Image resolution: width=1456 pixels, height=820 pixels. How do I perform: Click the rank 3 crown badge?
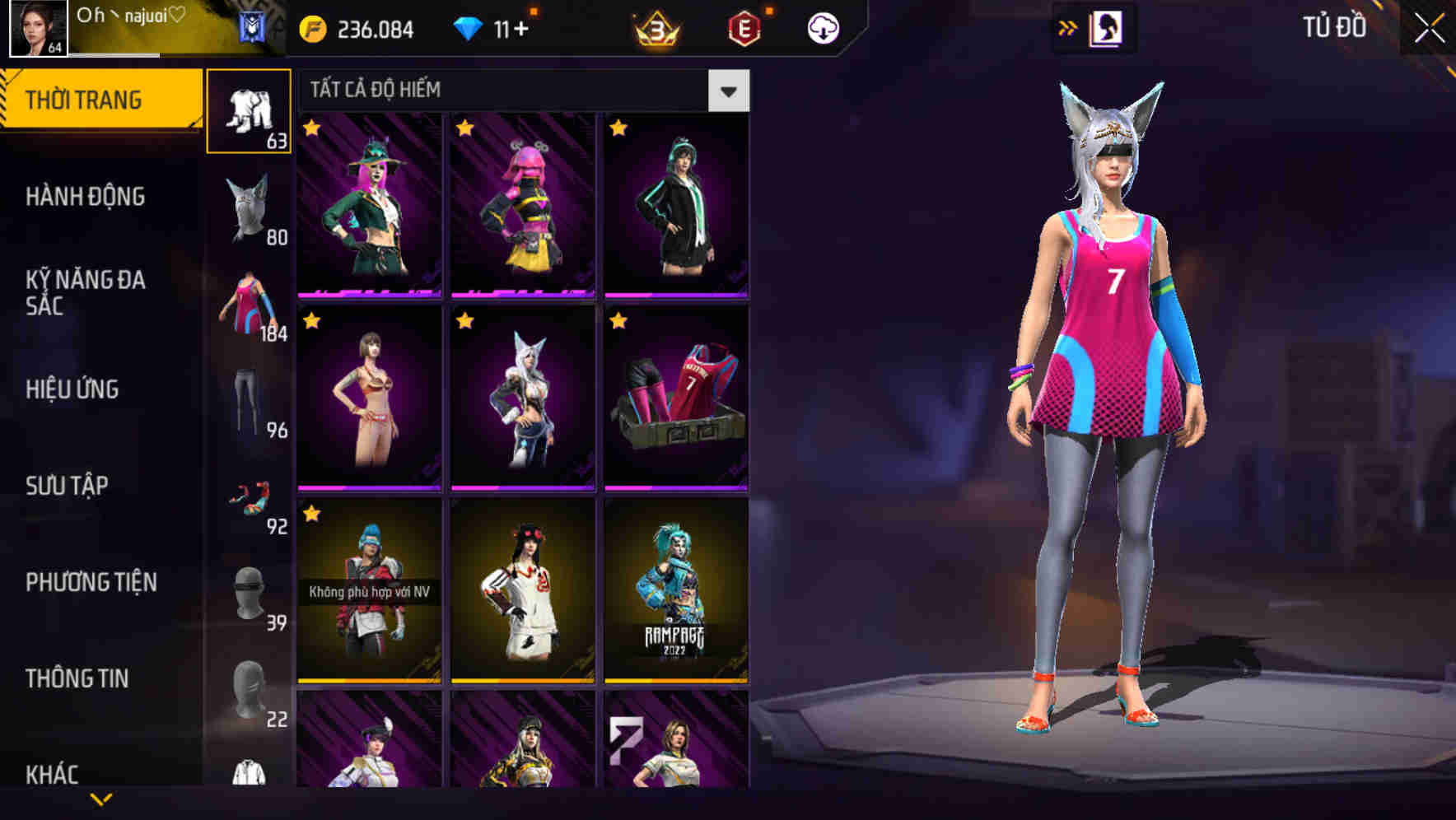click(655, 30)
